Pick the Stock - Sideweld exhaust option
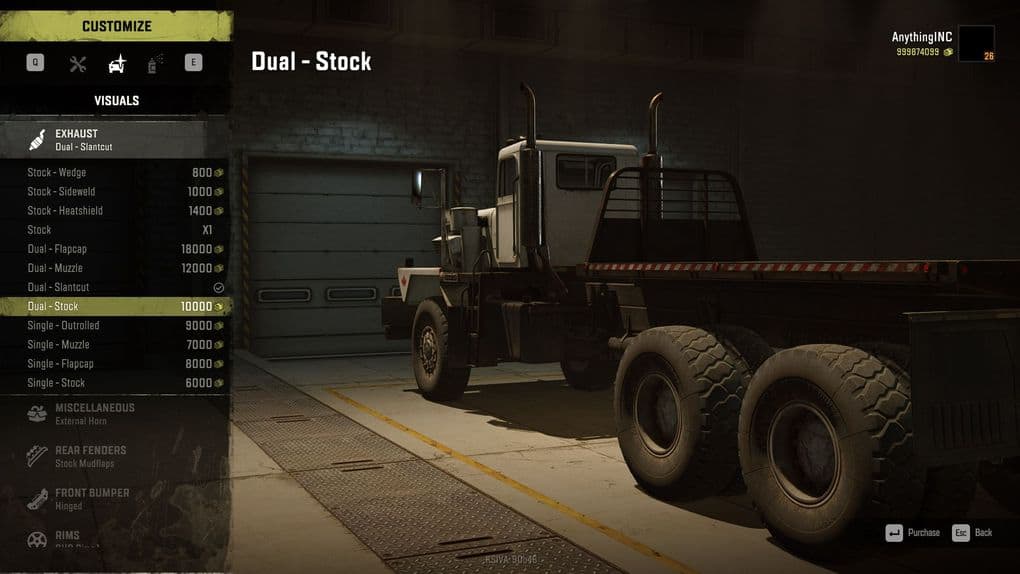Image resolution: width=1020 pixels, height=574 pixels. pyautogui.click(x=116, y=191)
